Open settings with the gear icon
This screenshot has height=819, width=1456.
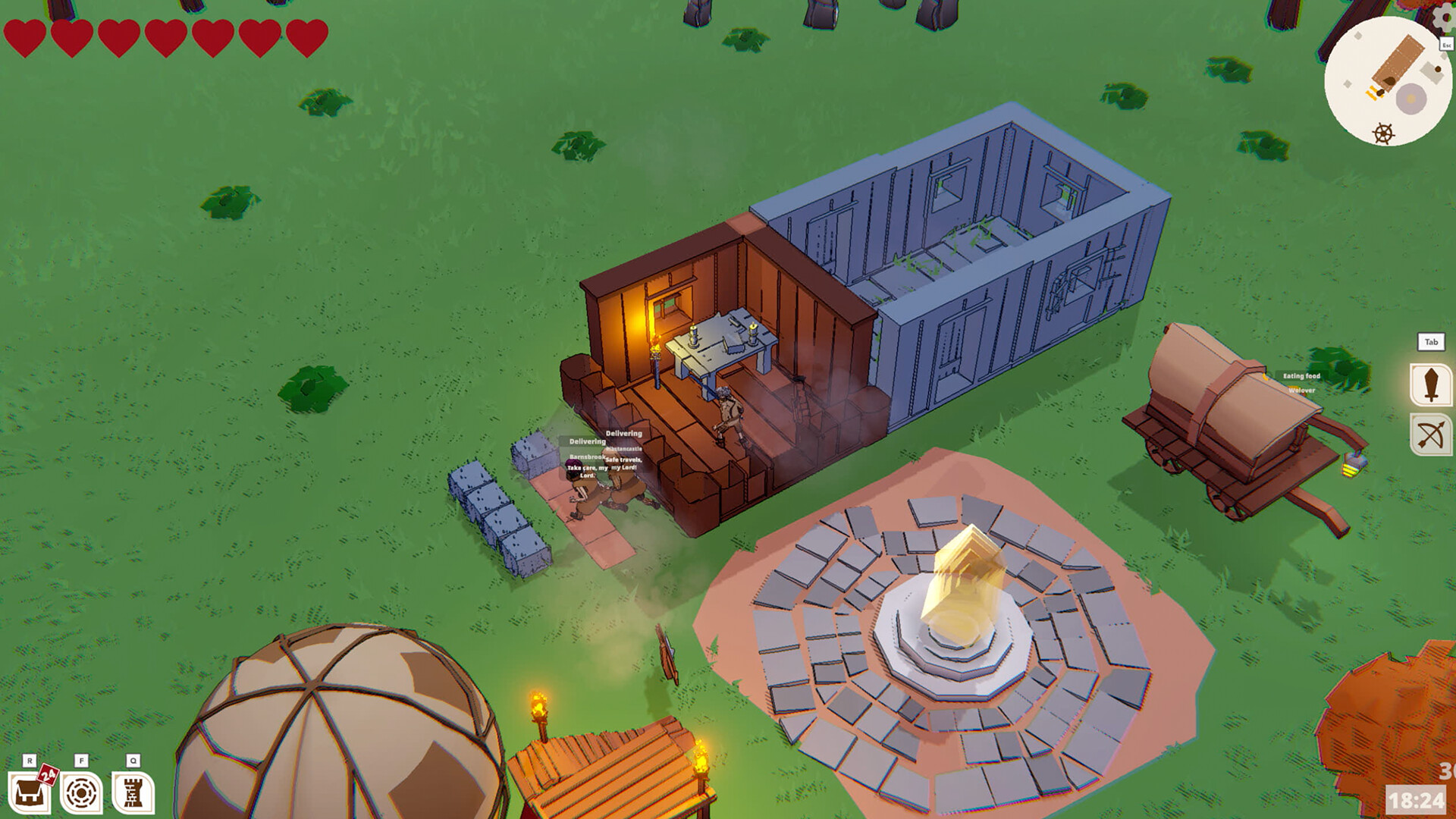(x=1445, y=17)
